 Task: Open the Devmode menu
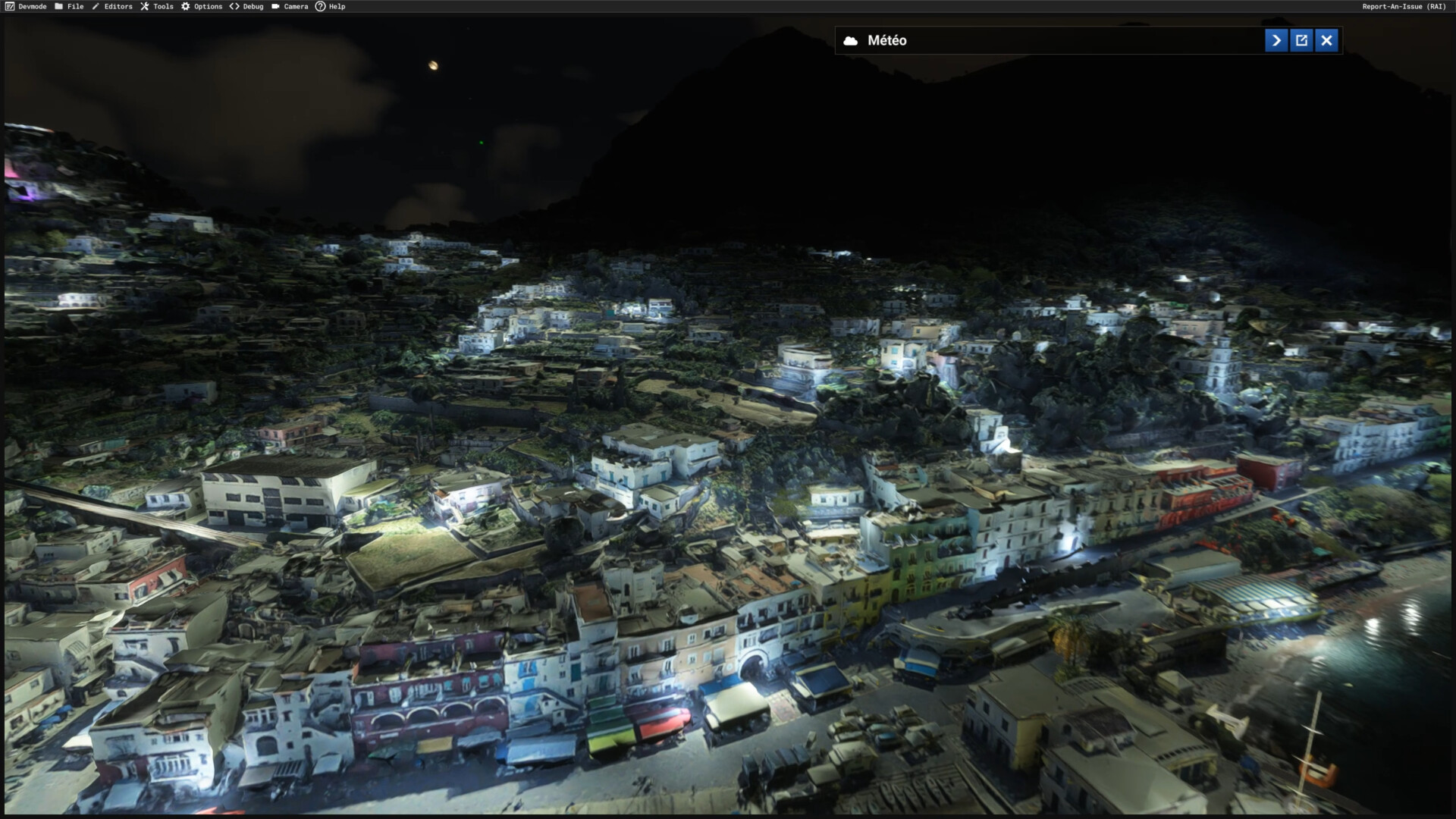[27, 7]
